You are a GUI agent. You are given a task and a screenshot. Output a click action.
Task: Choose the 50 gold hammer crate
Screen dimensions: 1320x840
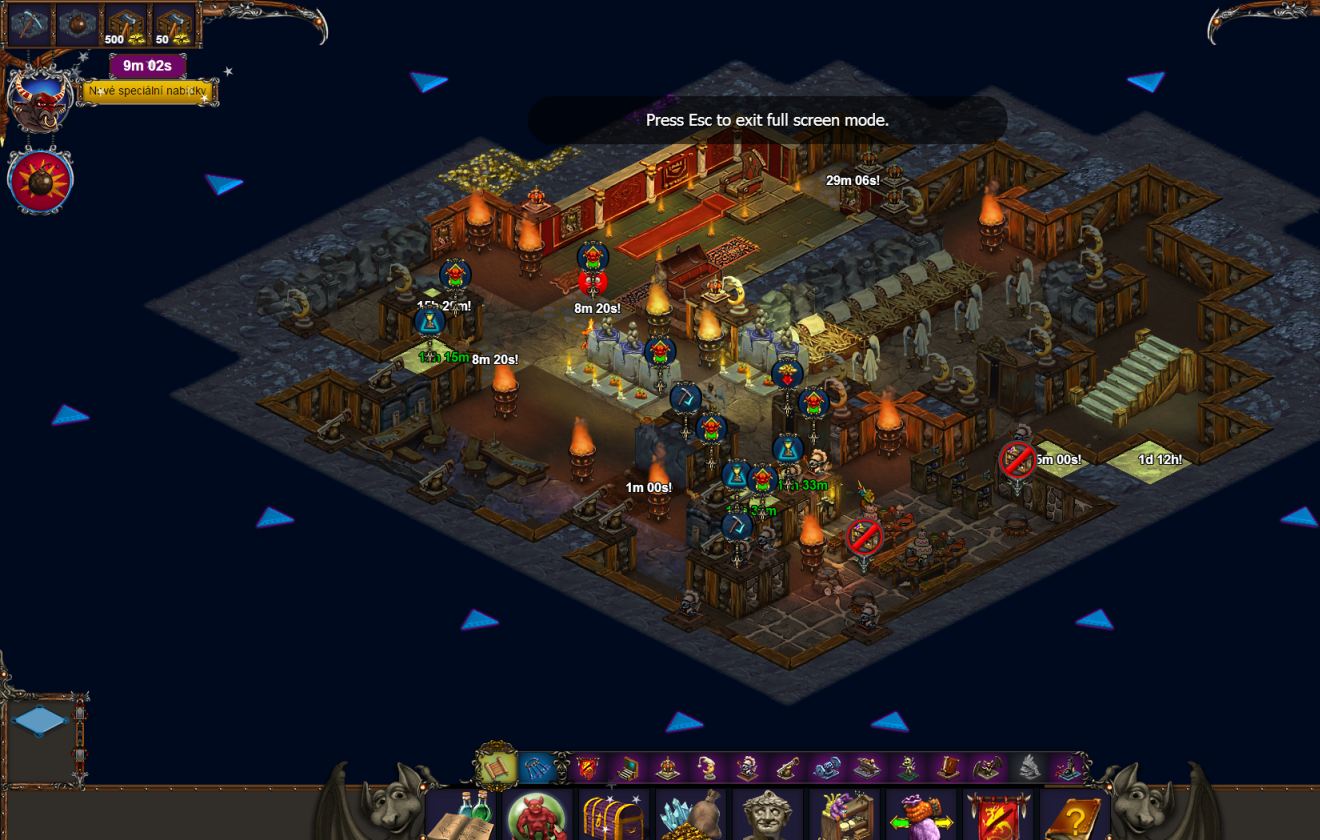coord(174,26)
